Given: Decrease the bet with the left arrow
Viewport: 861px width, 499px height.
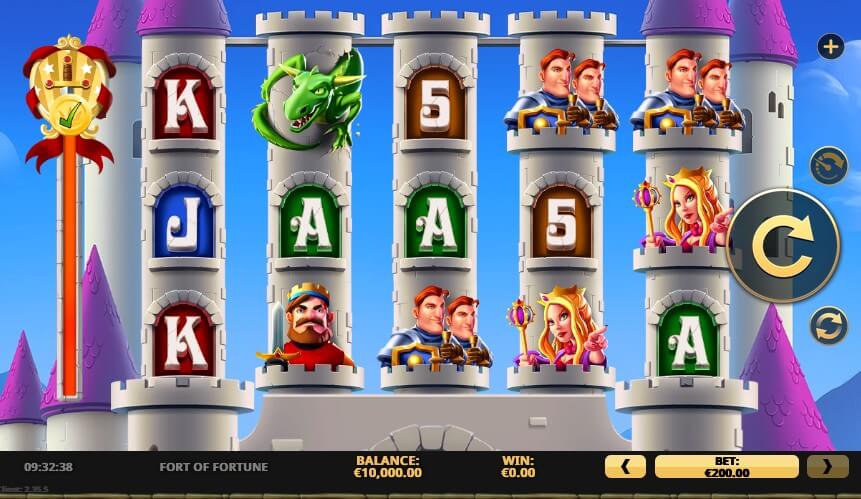Looking at the screenshot, I should (626, 466).
